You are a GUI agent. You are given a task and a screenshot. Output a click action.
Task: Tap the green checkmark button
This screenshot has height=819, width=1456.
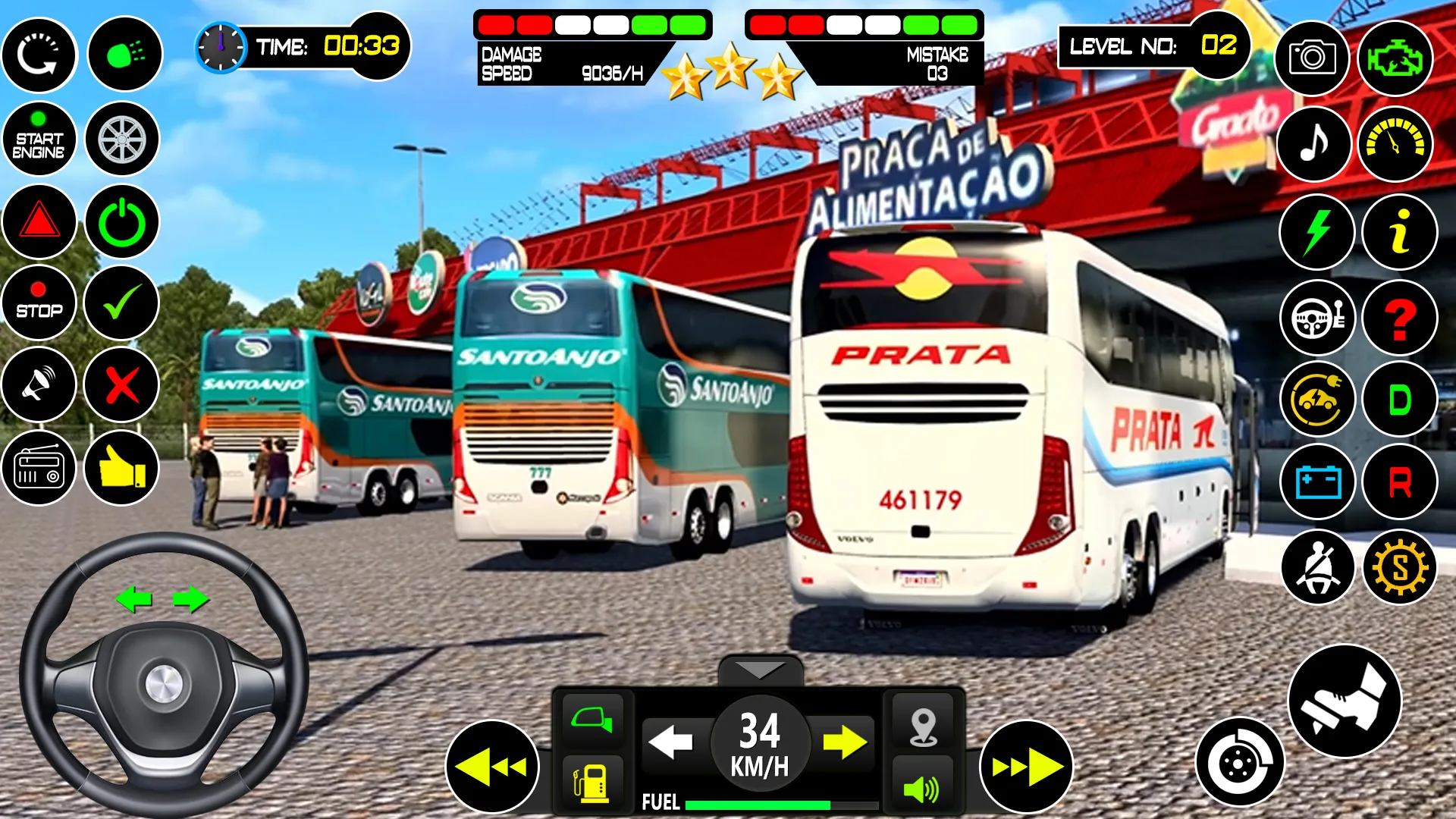[x=121, y=303]
